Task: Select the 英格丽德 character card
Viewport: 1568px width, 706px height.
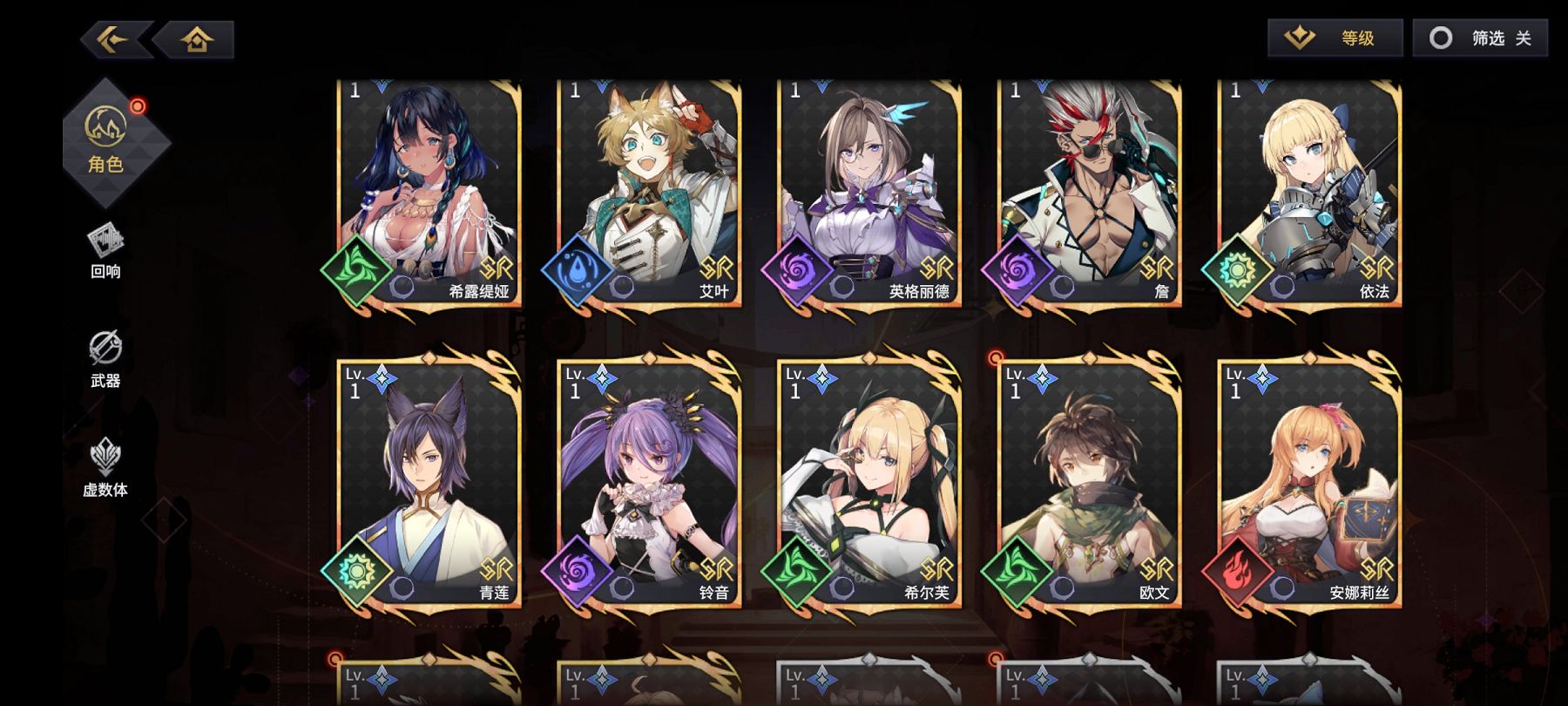Action: click(869, 192)
